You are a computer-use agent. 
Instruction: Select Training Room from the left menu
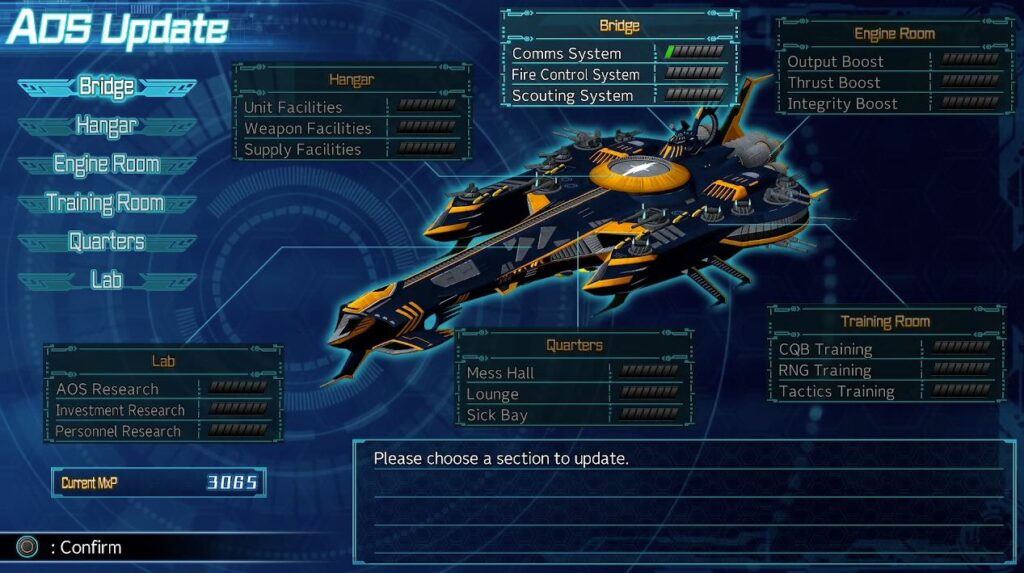[x=106, y=203]
